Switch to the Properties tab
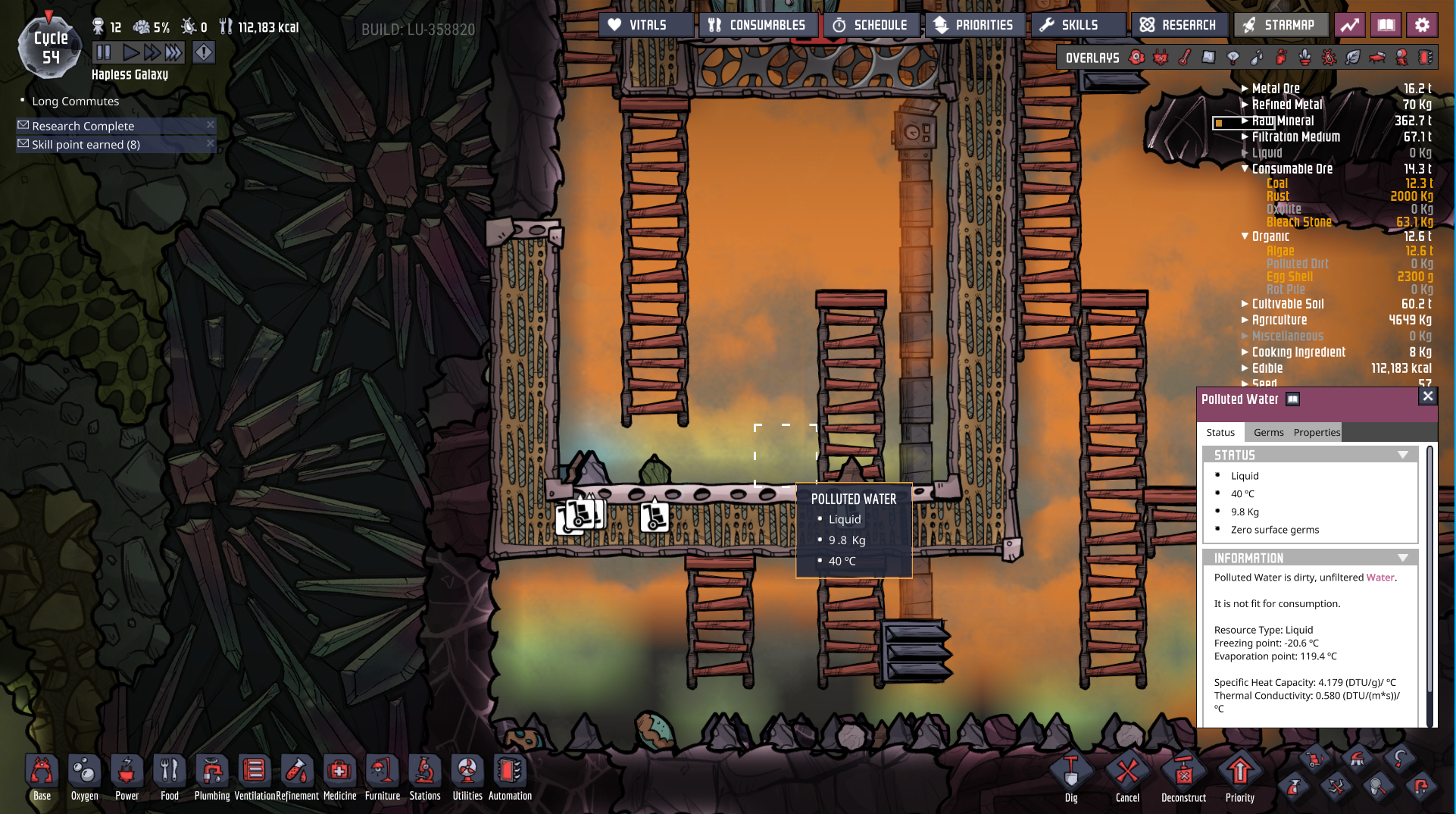Image resolution: width=1456 pixels, height=814 pixels. pyautogui.click(x=1317, y=432)
